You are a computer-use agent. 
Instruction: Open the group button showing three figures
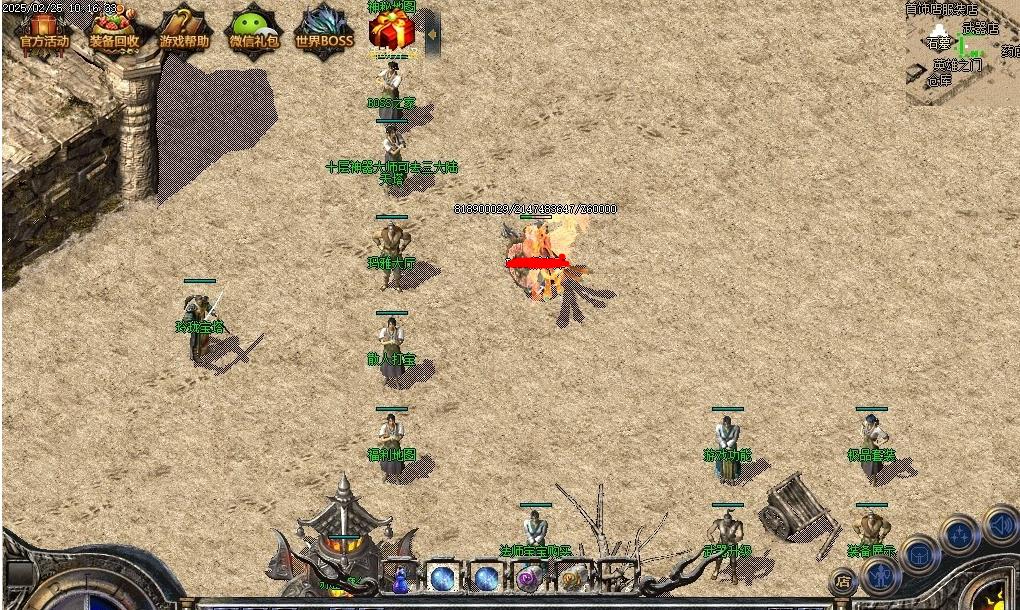[959, 535]
